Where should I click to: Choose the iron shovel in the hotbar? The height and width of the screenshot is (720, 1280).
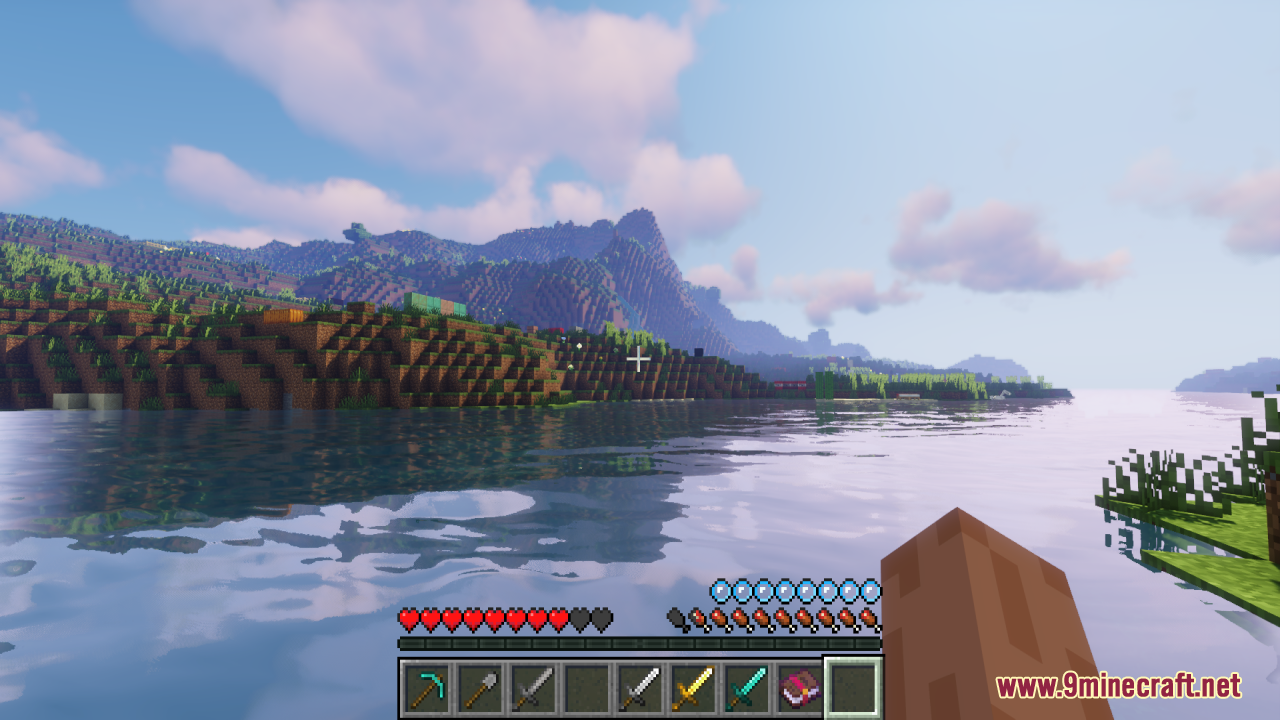[480, 688]
